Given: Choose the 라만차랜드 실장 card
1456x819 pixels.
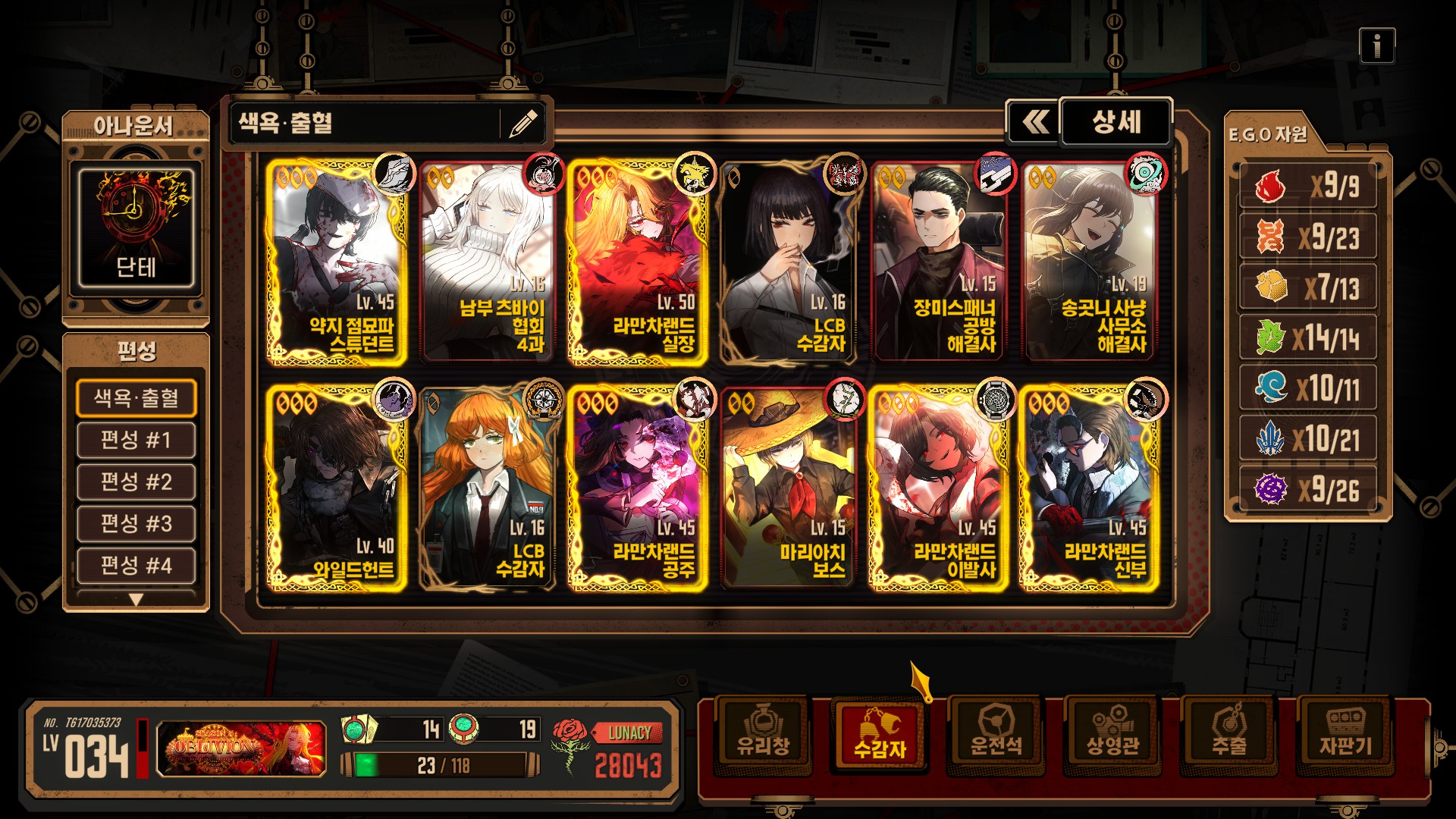Looking at the screenshot, I should point(637,262).
